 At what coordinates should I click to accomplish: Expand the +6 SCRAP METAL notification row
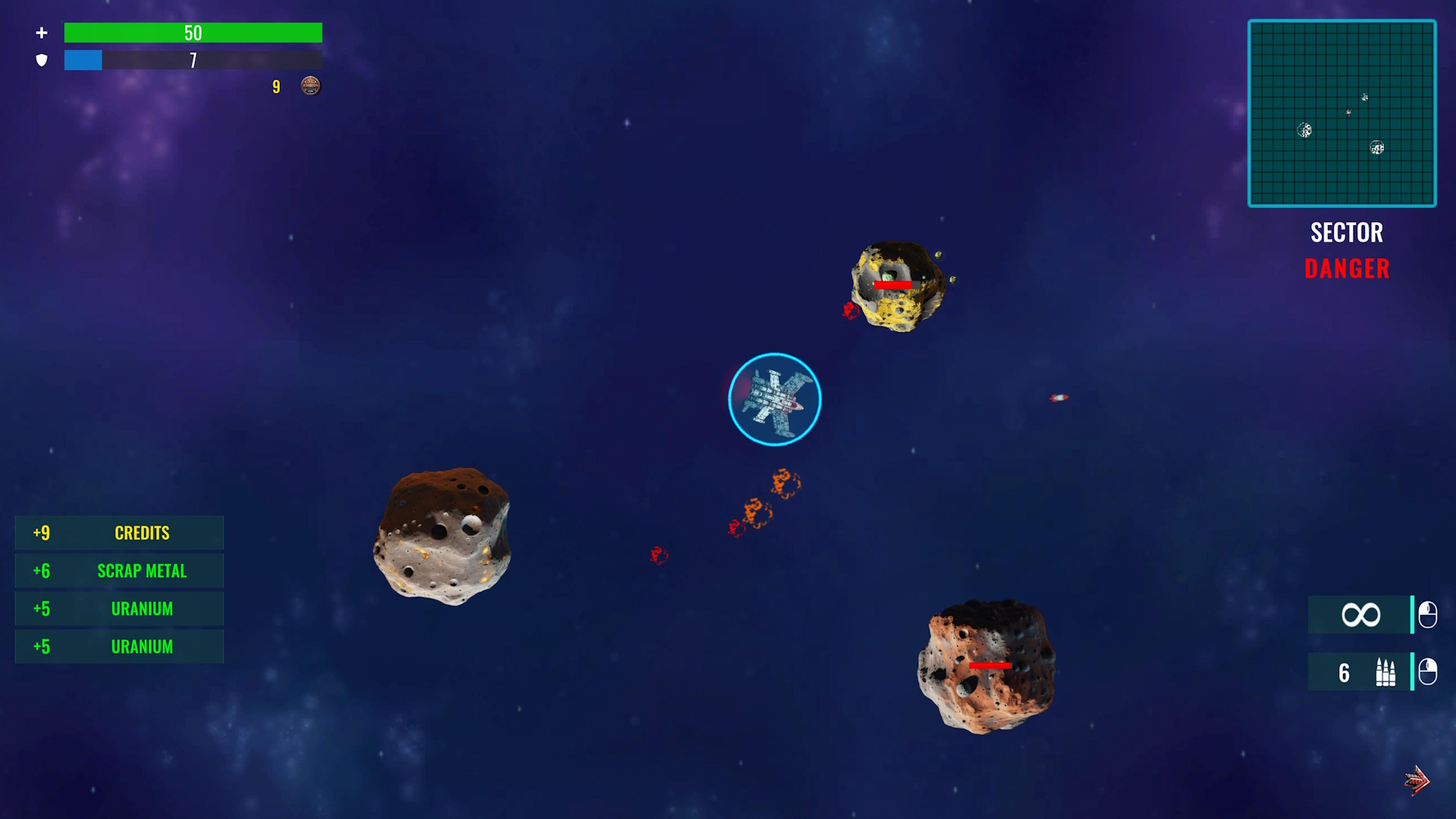[119, 570]
